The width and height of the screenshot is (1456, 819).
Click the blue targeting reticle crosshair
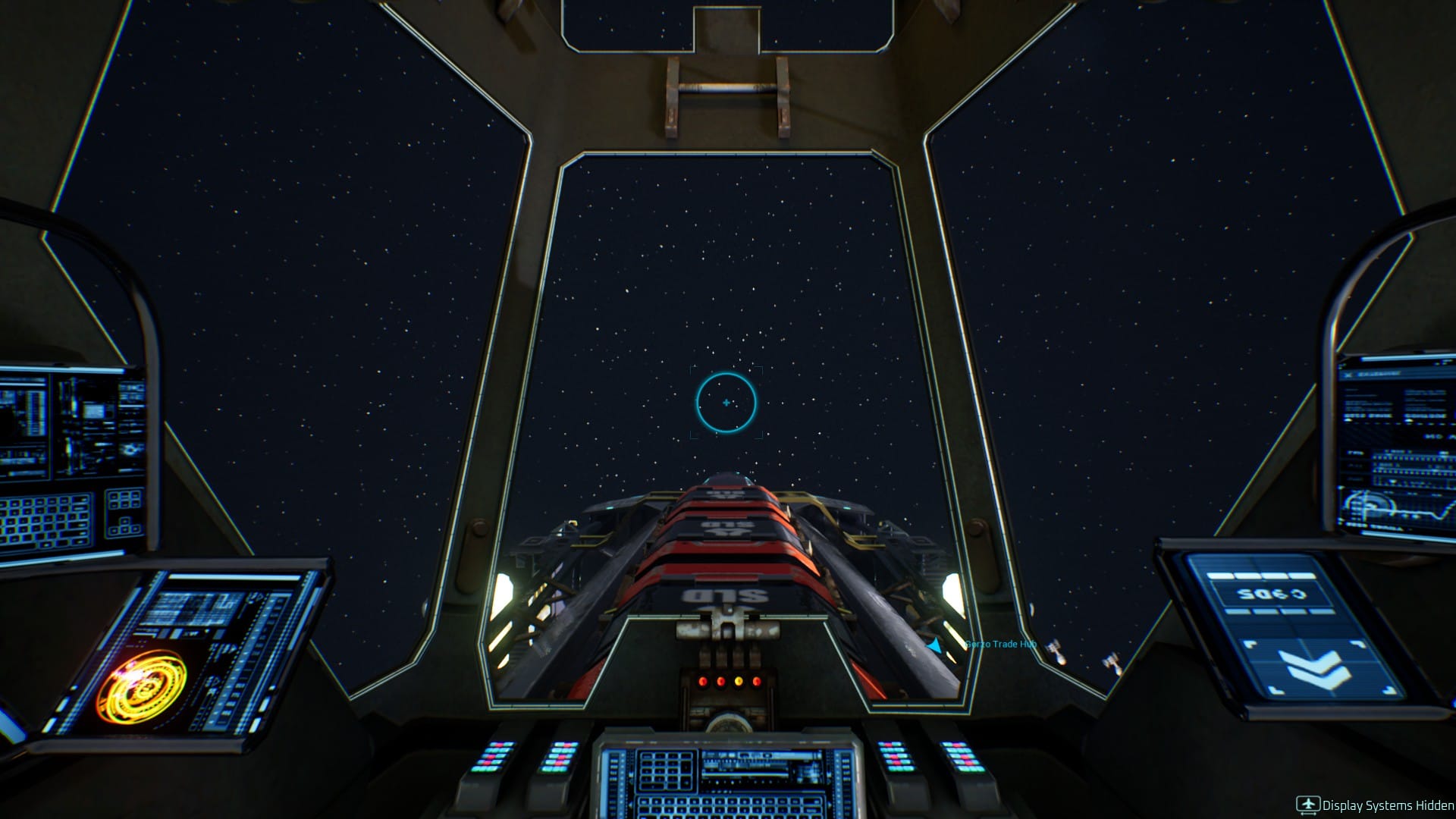point(726,403)
